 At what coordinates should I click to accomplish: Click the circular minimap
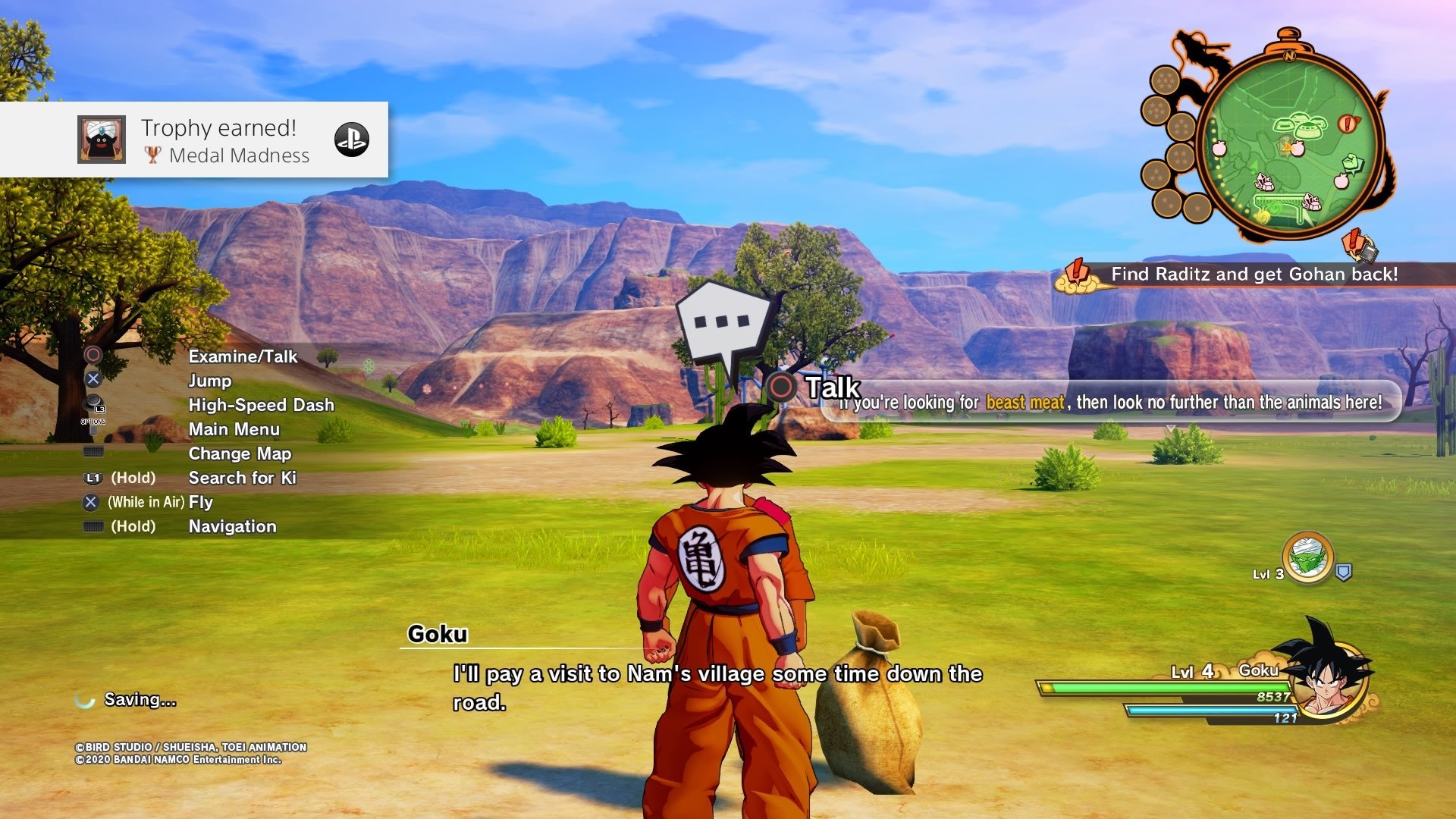pos(1290,144)
